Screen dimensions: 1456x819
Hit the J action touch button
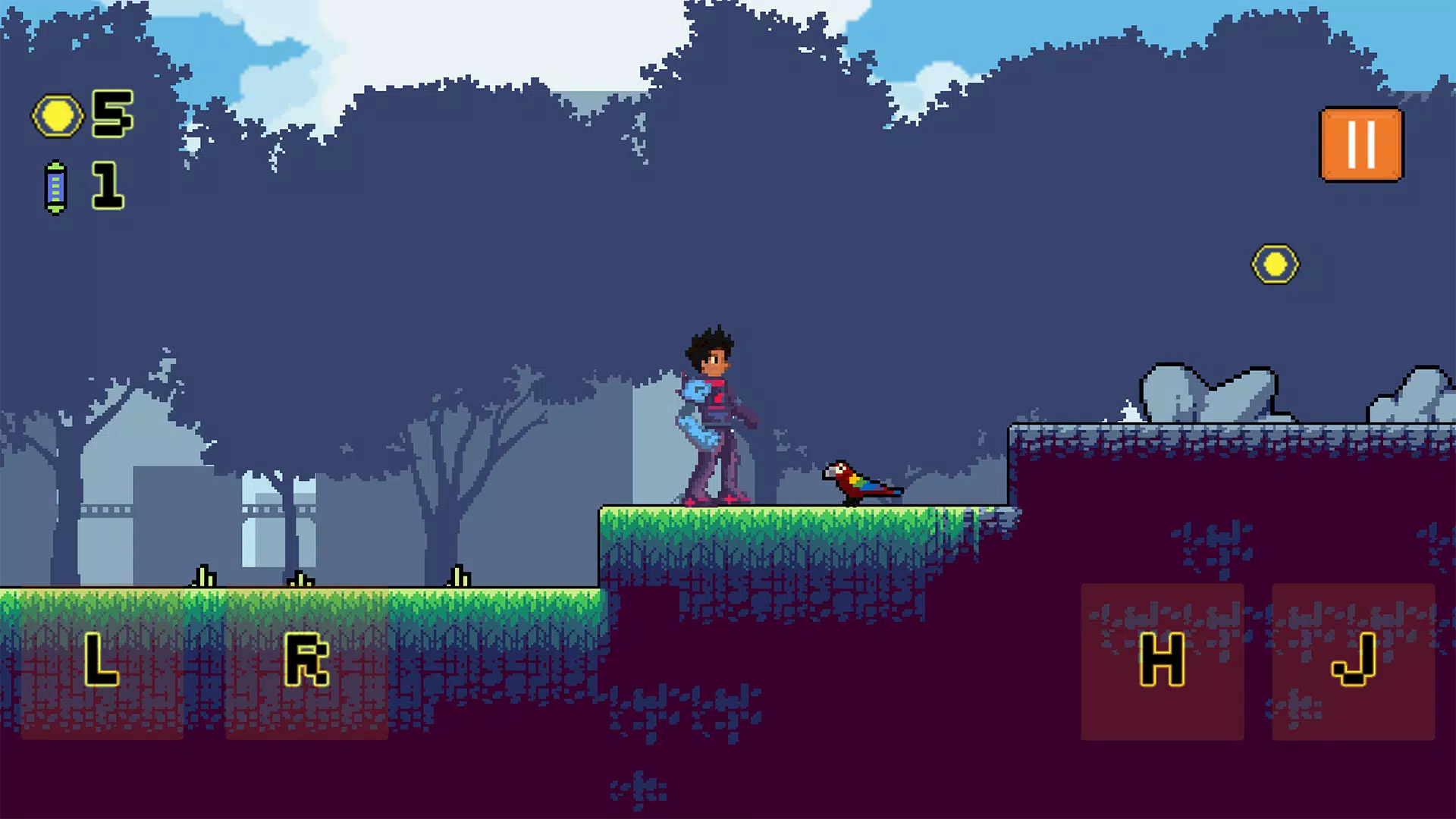[1353, 661]
